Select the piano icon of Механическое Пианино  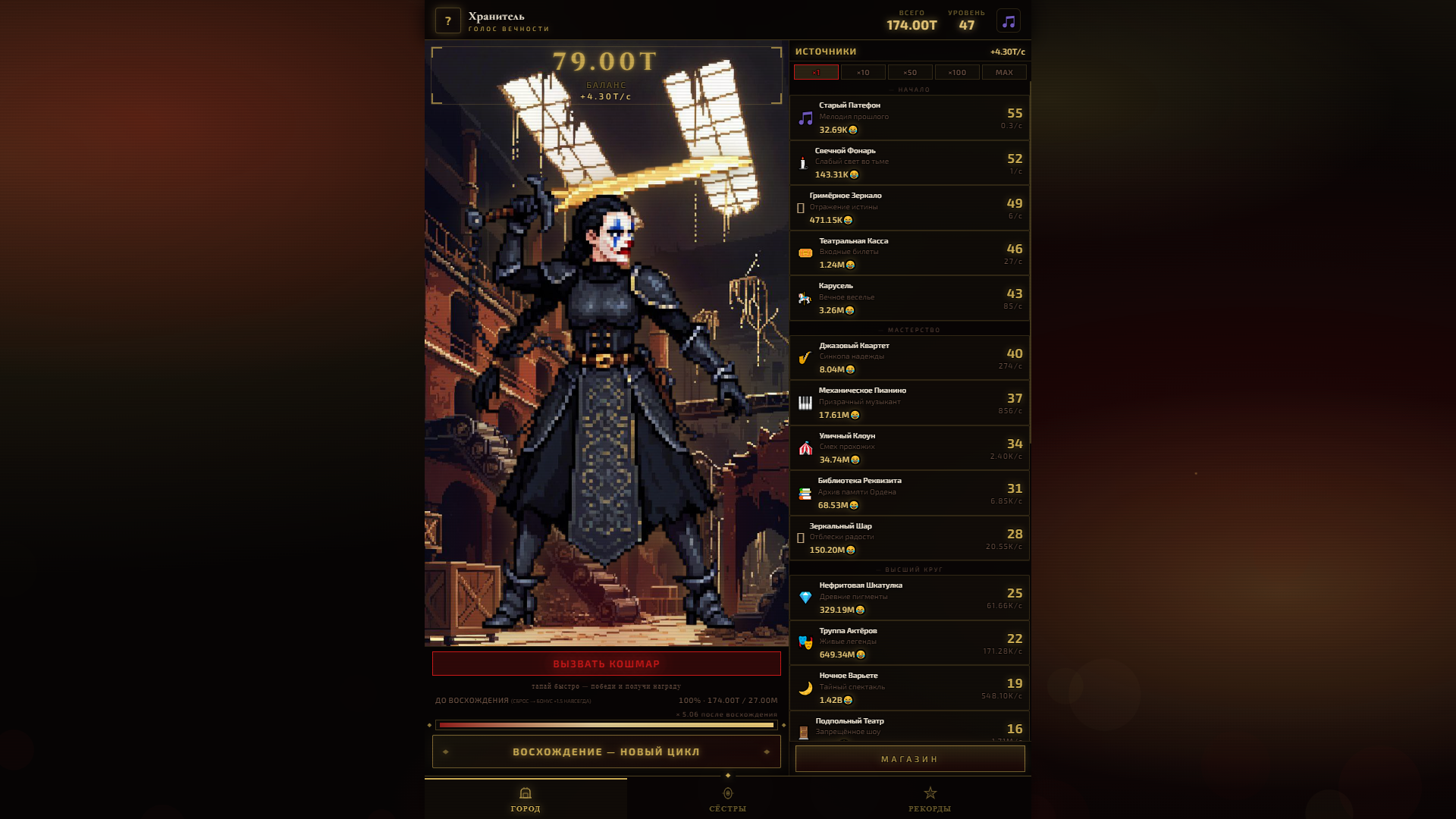click(804, 403)
